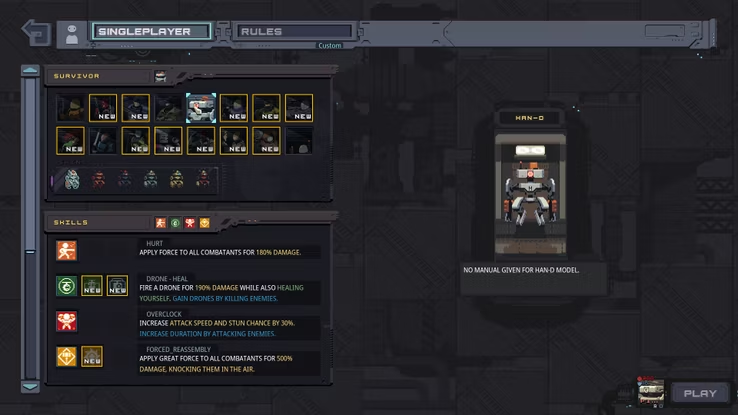Screen dimensions: 738x415
Task: Go back using the arrow button
Action: coord(37,32)
